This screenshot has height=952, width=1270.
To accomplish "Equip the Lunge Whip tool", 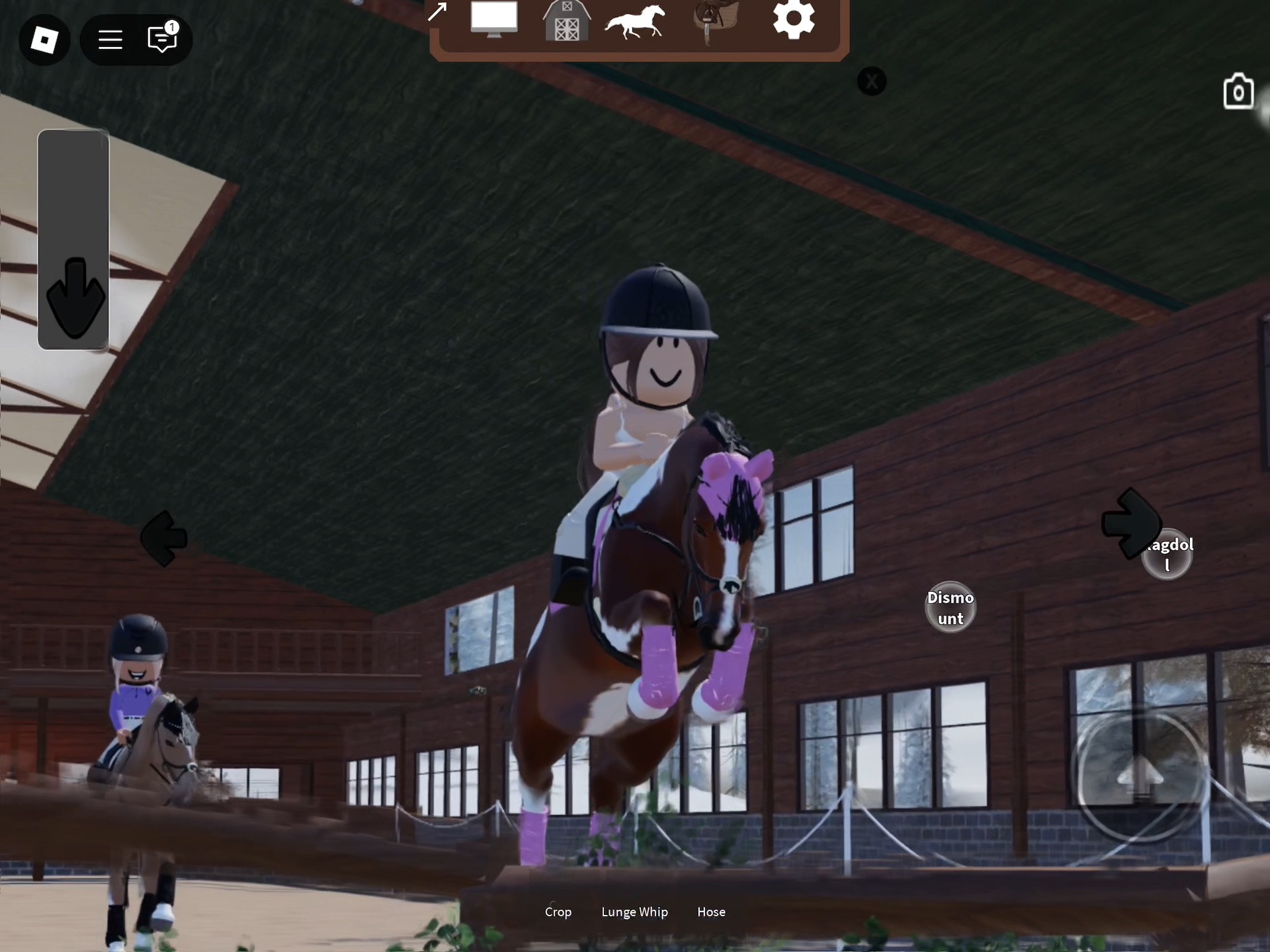I will 634,912.
